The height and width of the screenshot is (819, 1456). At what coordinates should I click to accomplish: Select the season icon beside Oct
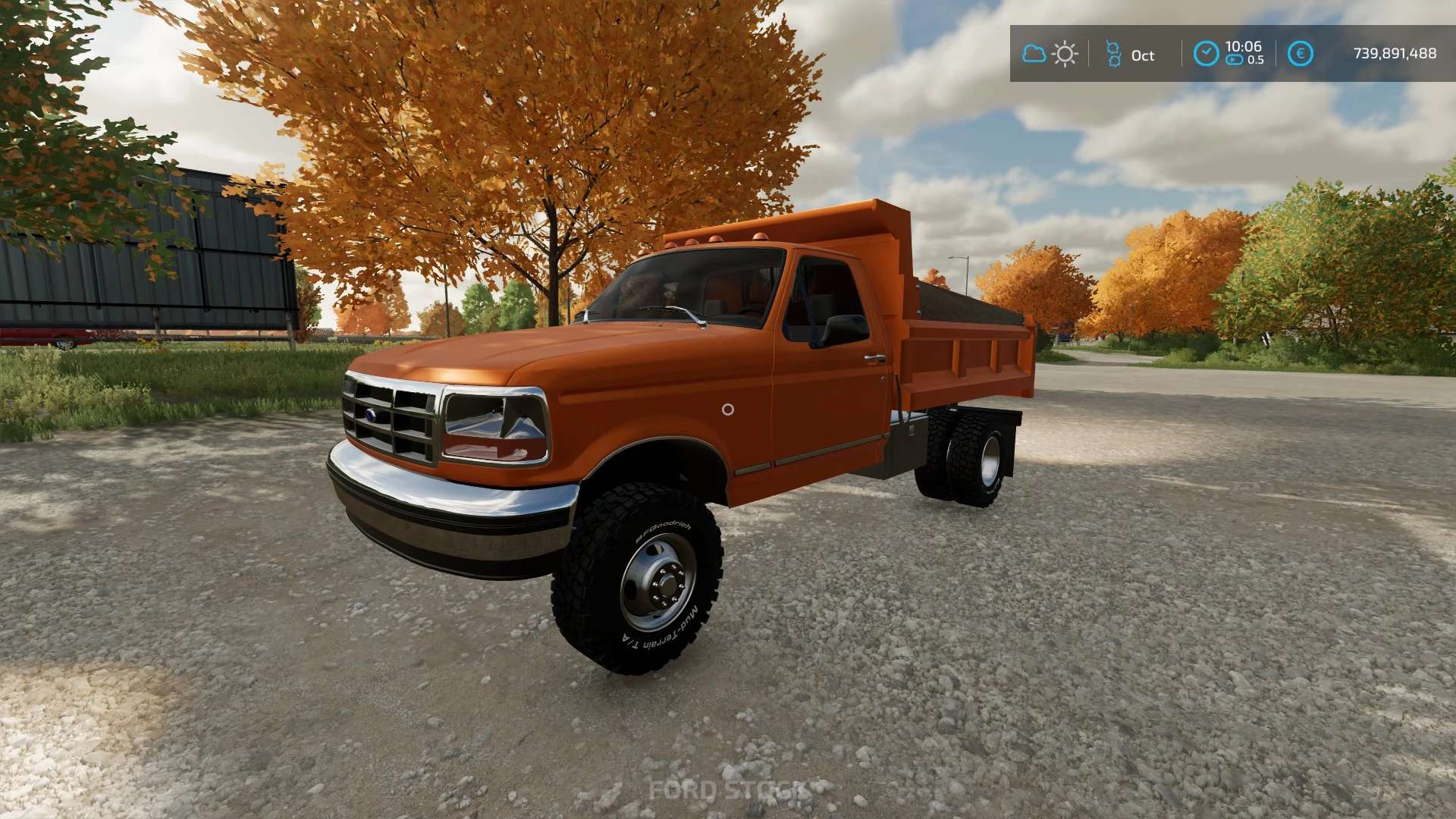[1113, 54]
